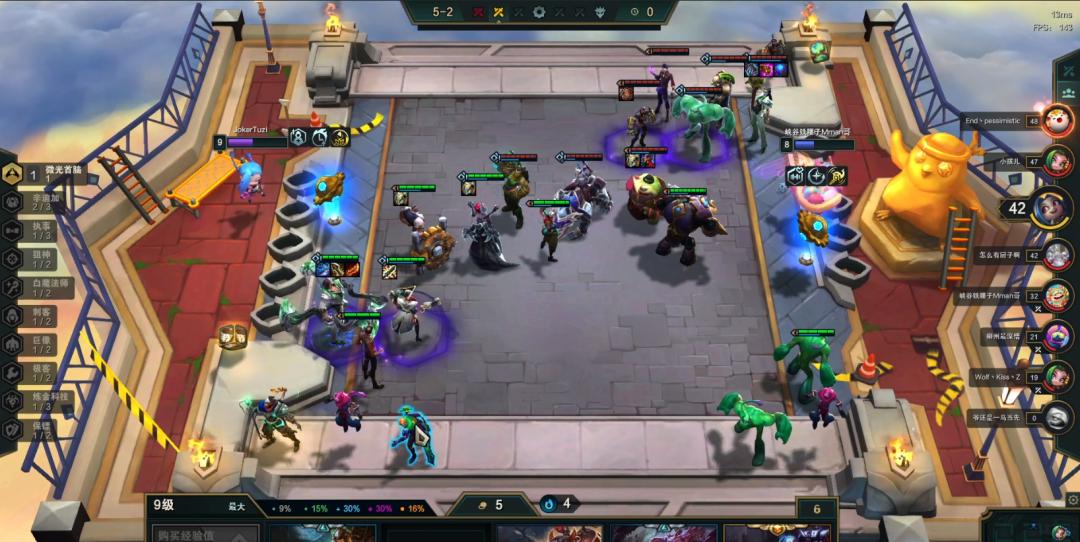Open the 保镖 trait entry
This screenshot has width=1080, height=542.
pos(44,429)
